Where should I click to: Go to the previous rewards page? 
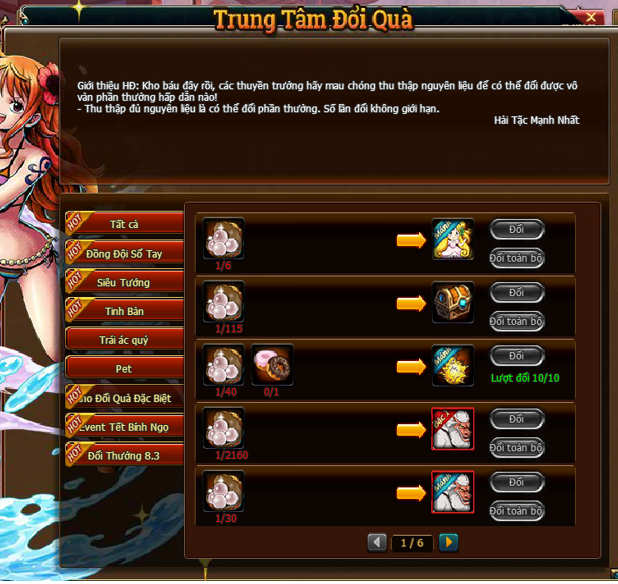(x=377, y=543)
